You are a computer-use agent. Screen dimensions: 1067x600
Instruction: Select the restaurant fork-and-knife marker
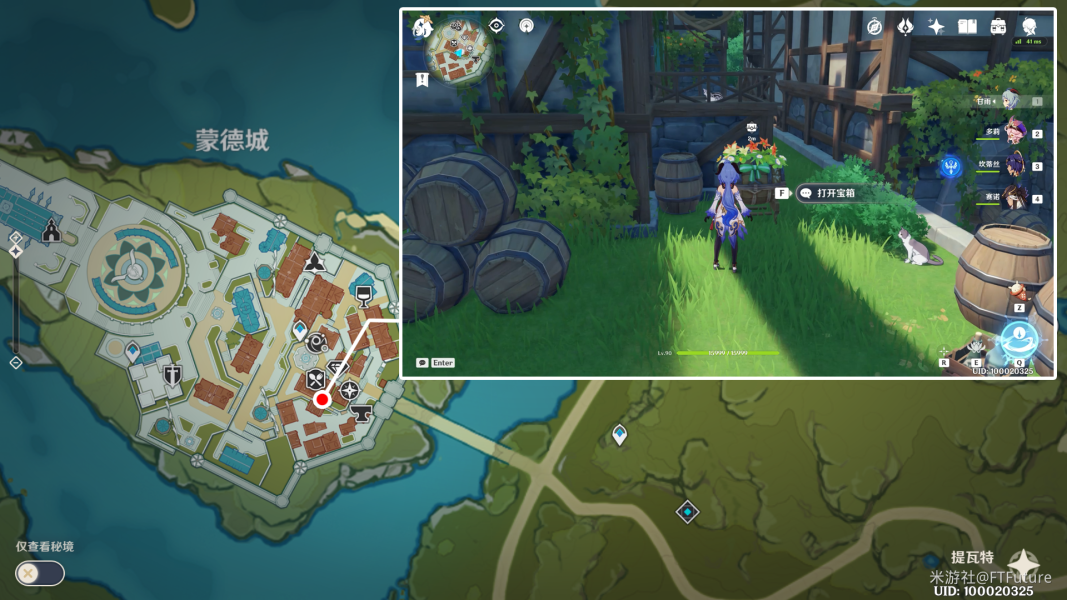click(x=315, y=378)
